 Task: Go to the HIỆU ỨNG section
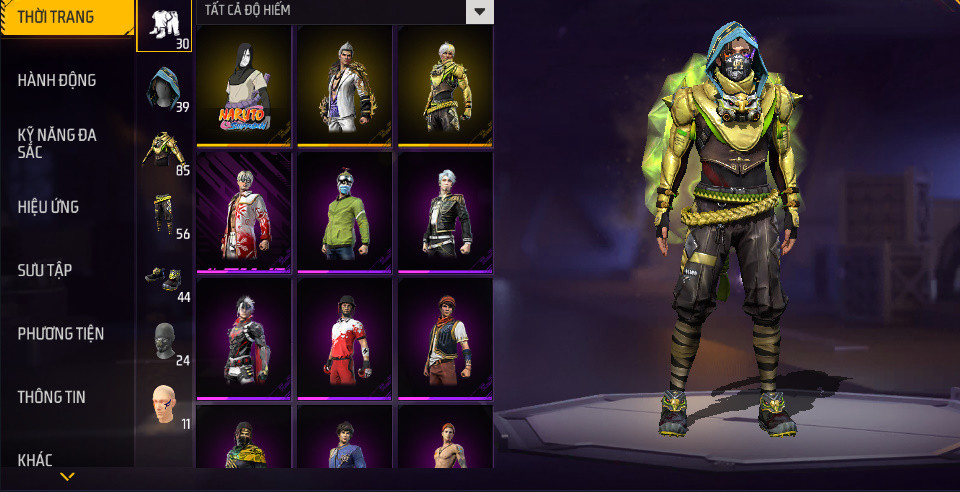[48, 207]
